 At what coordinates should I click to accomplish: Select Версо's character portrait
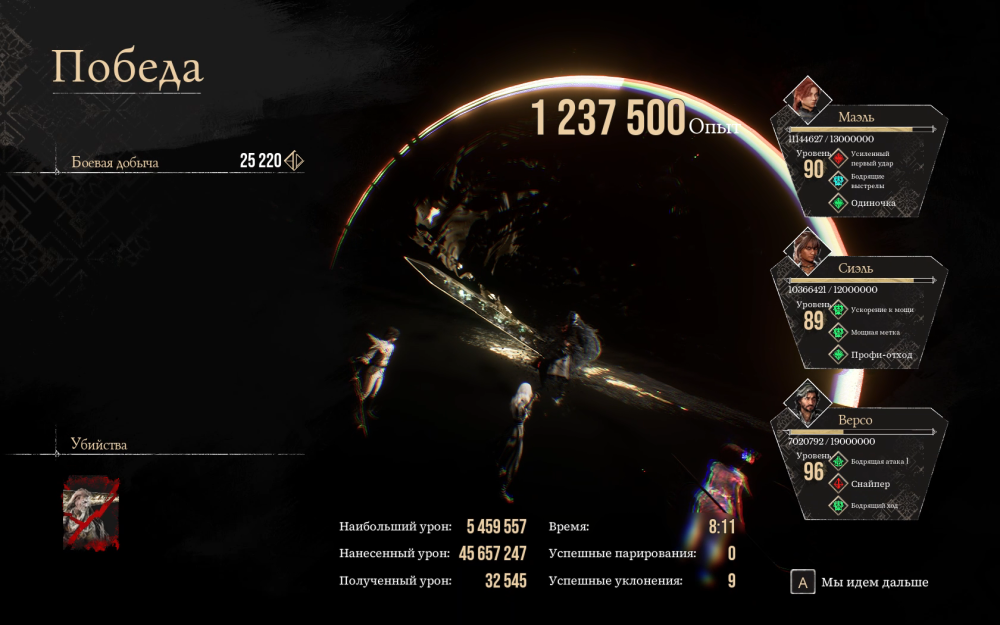pos(807,402)
